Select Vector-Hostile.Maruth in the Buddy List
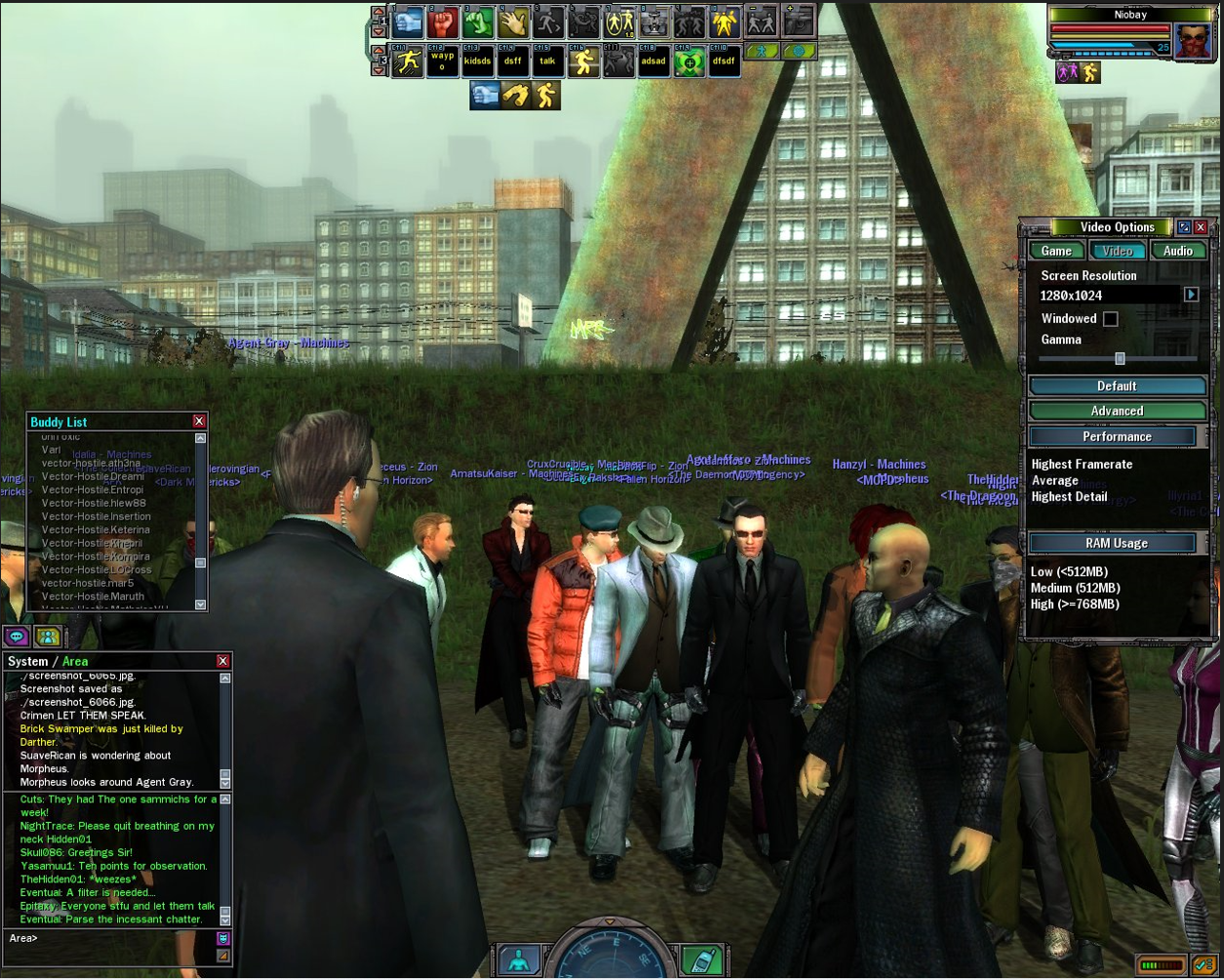 pos(93,596)
